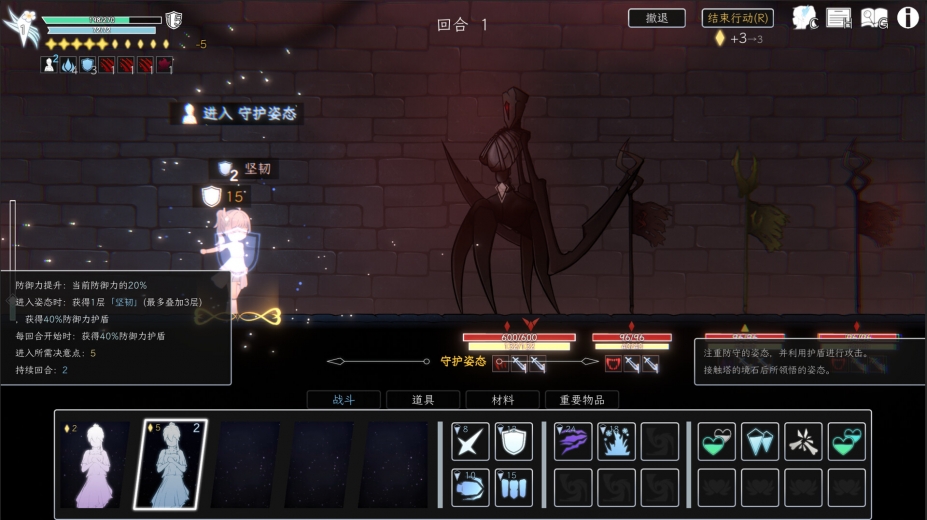
Task: Cast the purple wave spell
Action: coord(573,441)
